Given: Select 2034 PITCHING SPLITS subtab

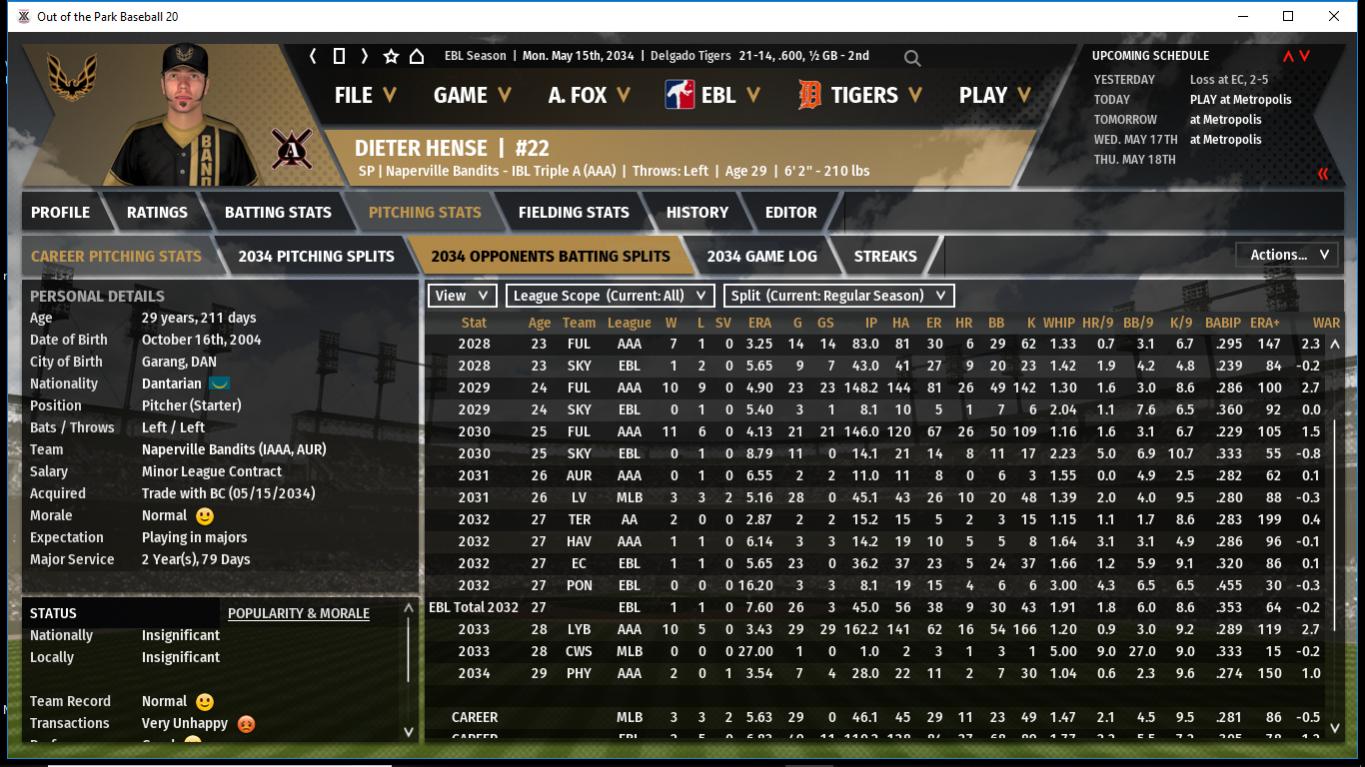Looking at the screenshot, I should tap(316, 256).
